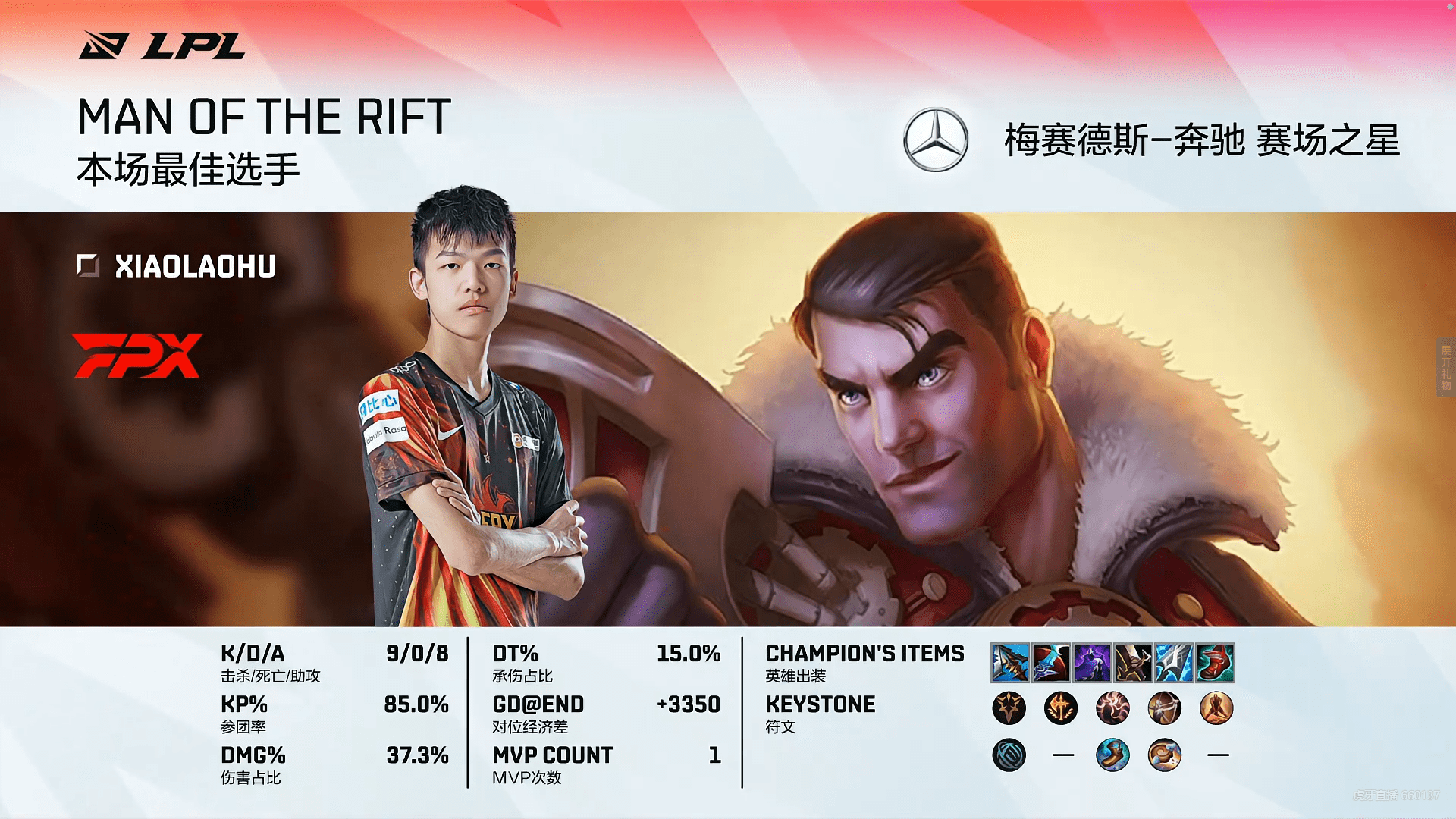The image size is (1456, 819).
Task: Select the red boots item icon
Action: 1215,662
